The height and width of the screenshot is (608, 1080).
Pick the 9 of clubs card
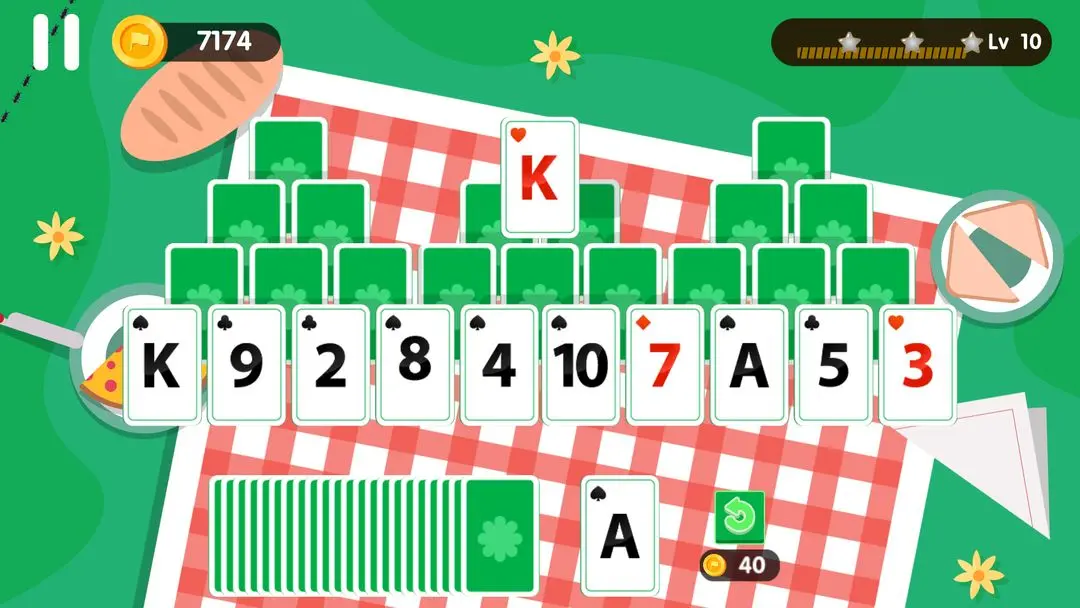pos(246,365)
